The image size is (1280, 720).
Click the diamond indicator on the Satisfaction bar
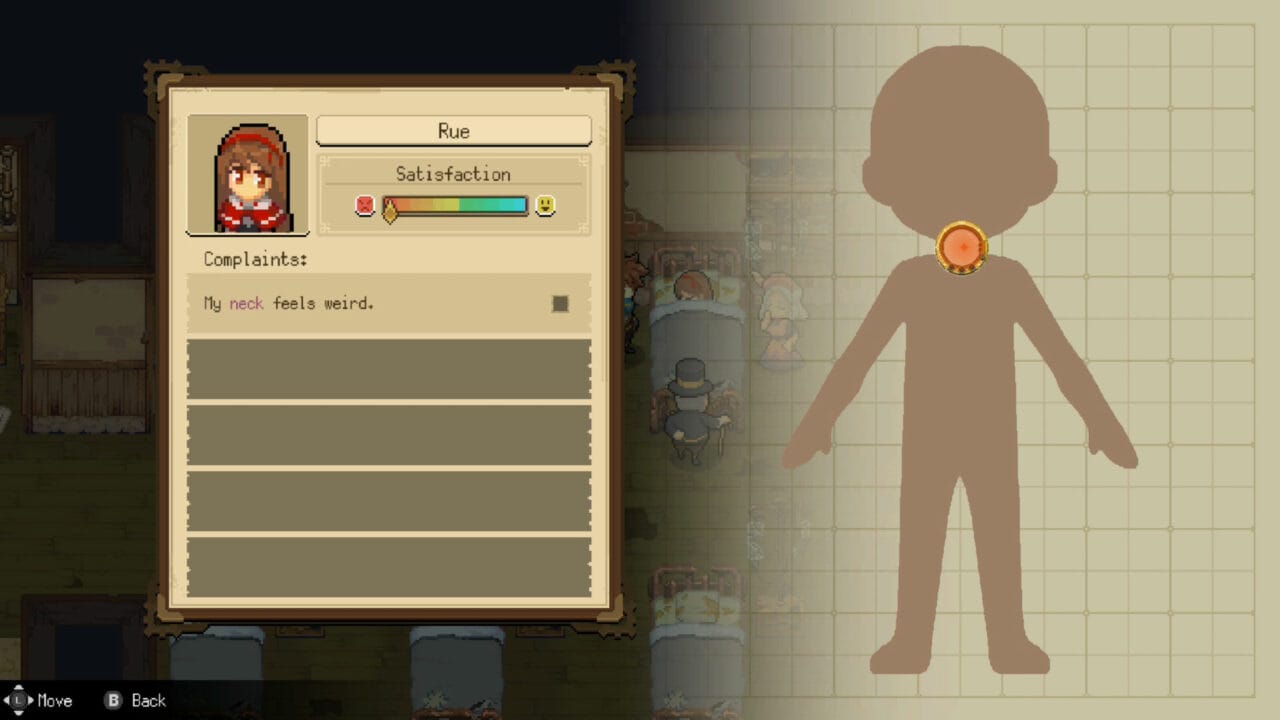389,210
